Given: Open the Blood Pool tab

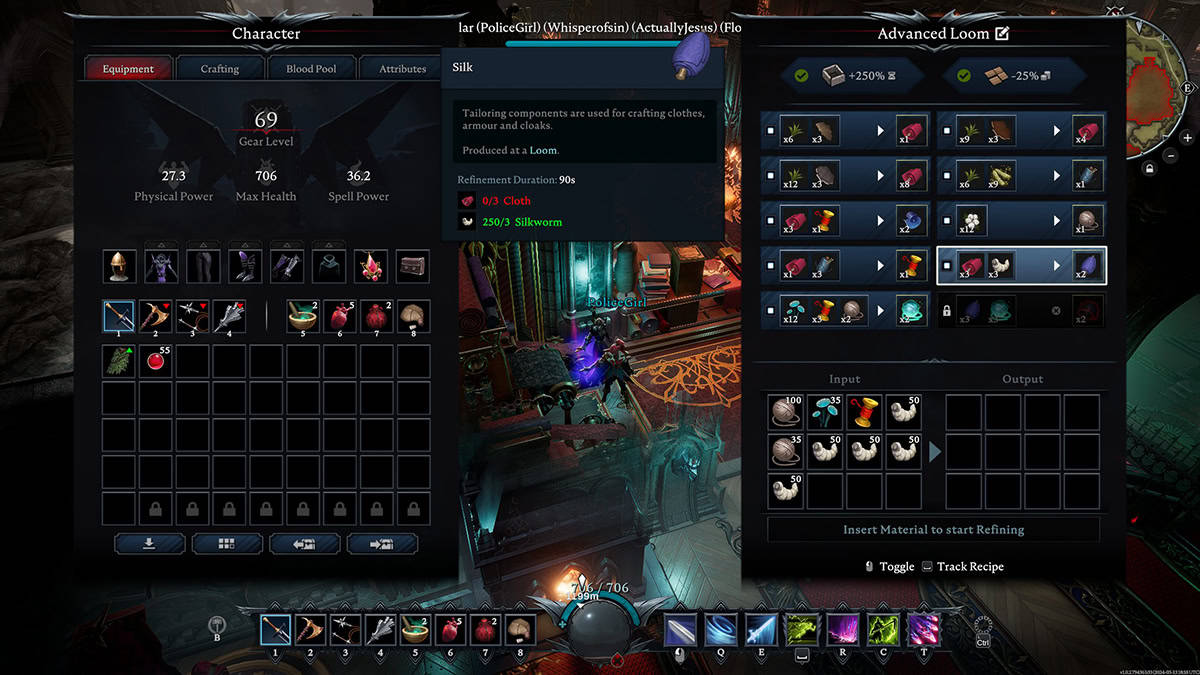Looking at the screenshot, I should [x=311, y=69].
